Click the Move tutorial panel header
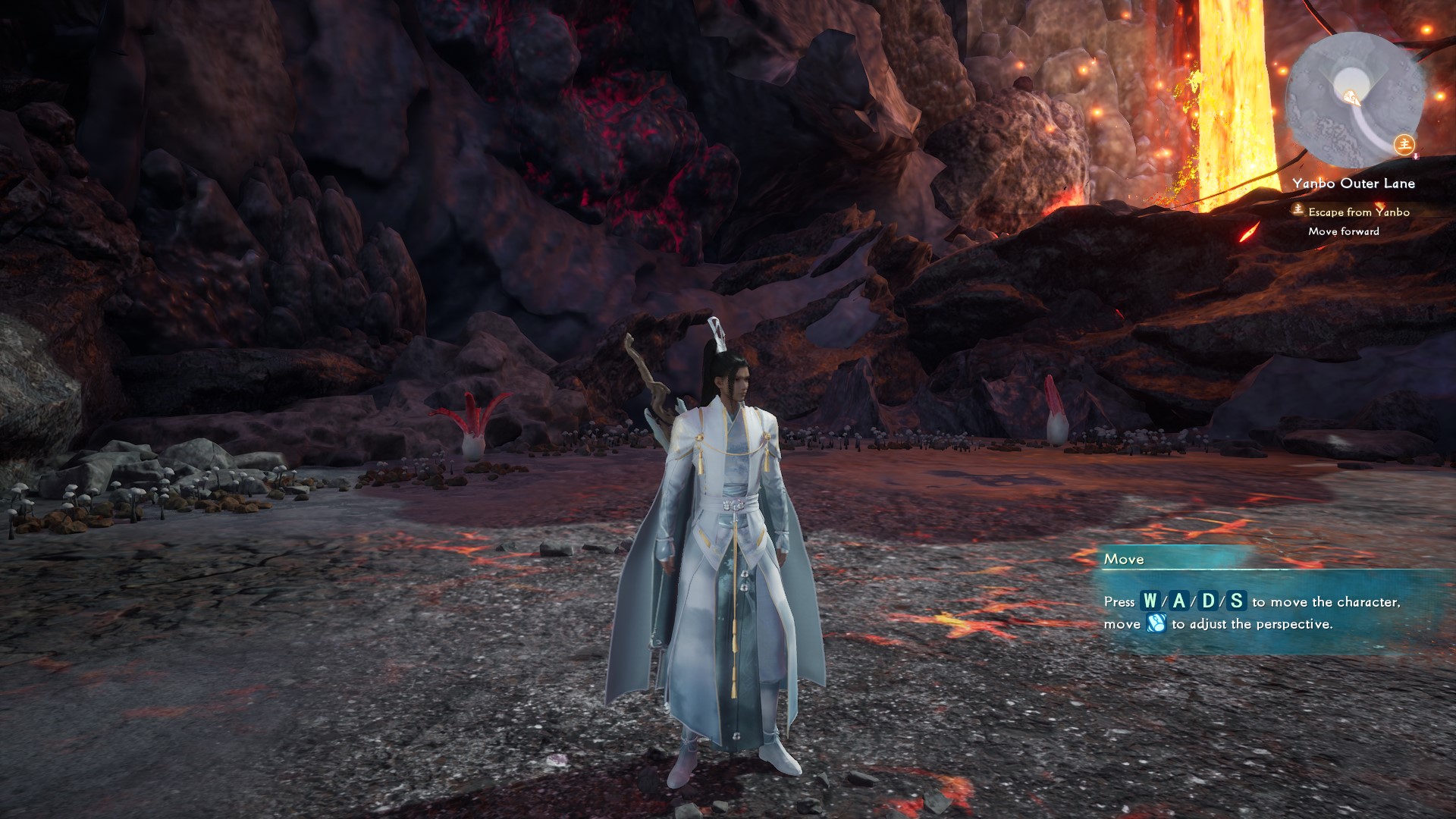The image size is (1456, 819). (x=1124, y=560)
